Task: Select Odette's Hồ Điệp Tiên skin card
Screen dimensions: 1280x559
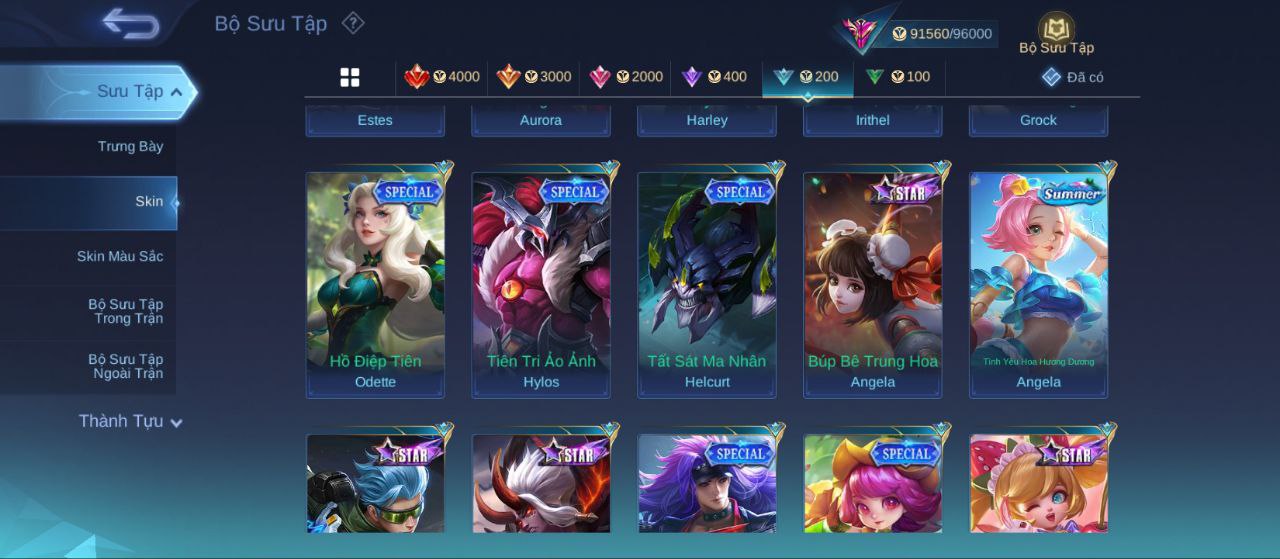Action: point(375,284)
